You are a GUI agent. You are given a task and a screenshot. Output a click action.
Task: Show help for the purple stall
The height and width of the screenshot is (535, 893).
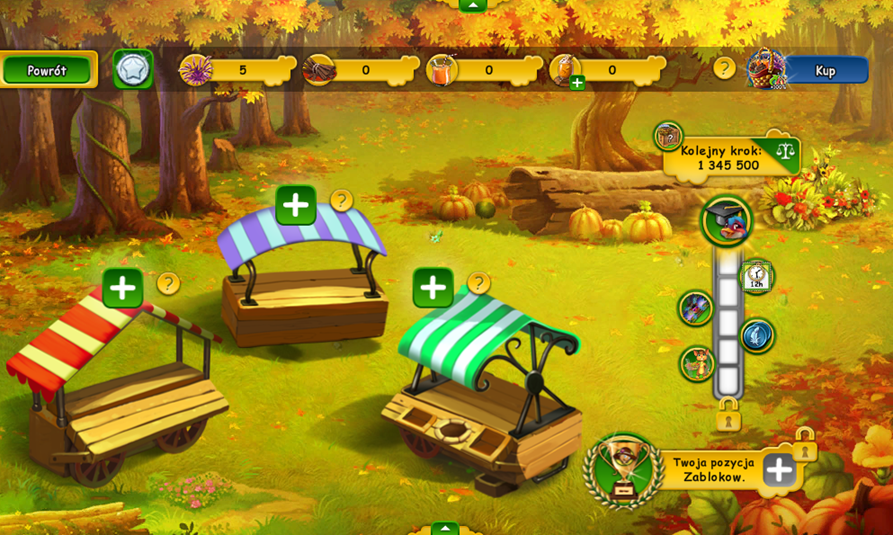(x=342, y=201)
